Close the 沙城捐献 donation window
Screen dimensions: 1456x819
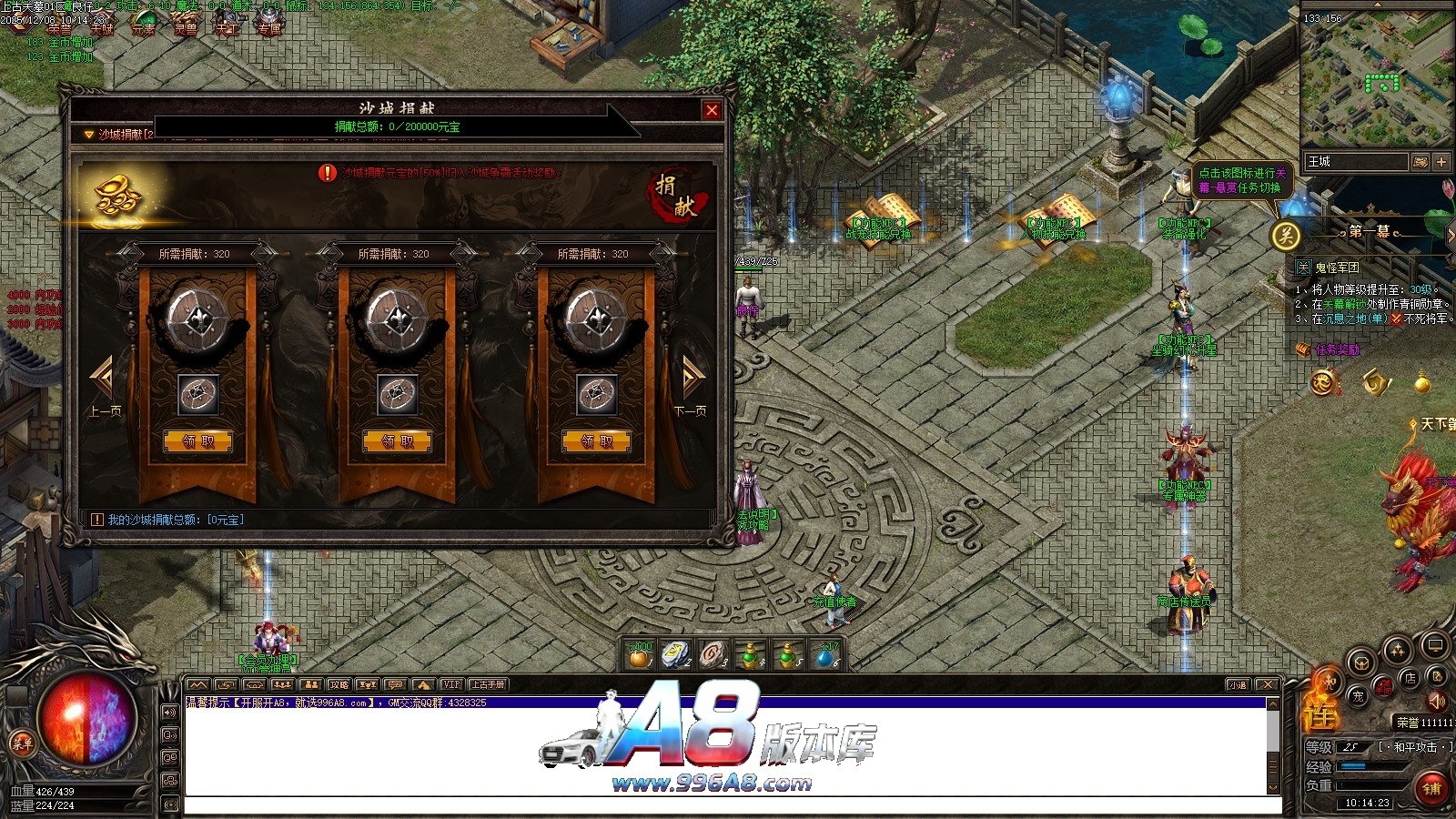pos(712,110)
